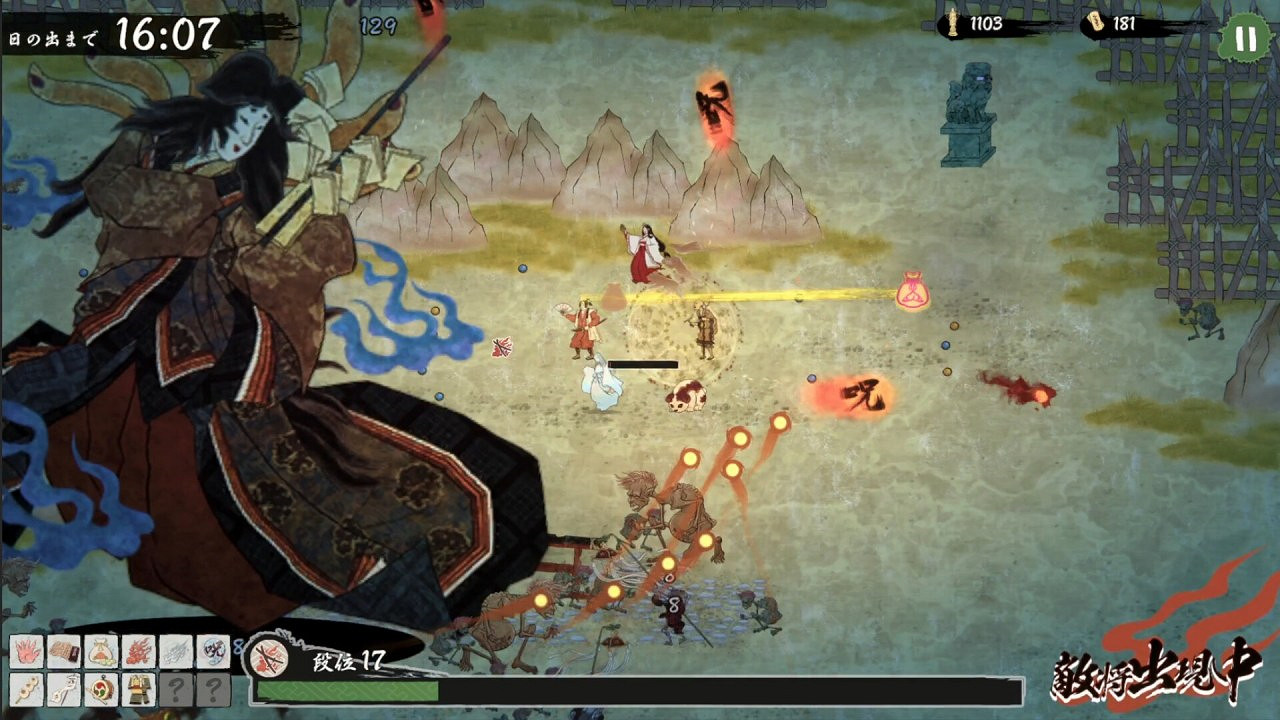Choose the red dragon skill icon
Screen dimensions: 1280x720
(x=137, y=652)
